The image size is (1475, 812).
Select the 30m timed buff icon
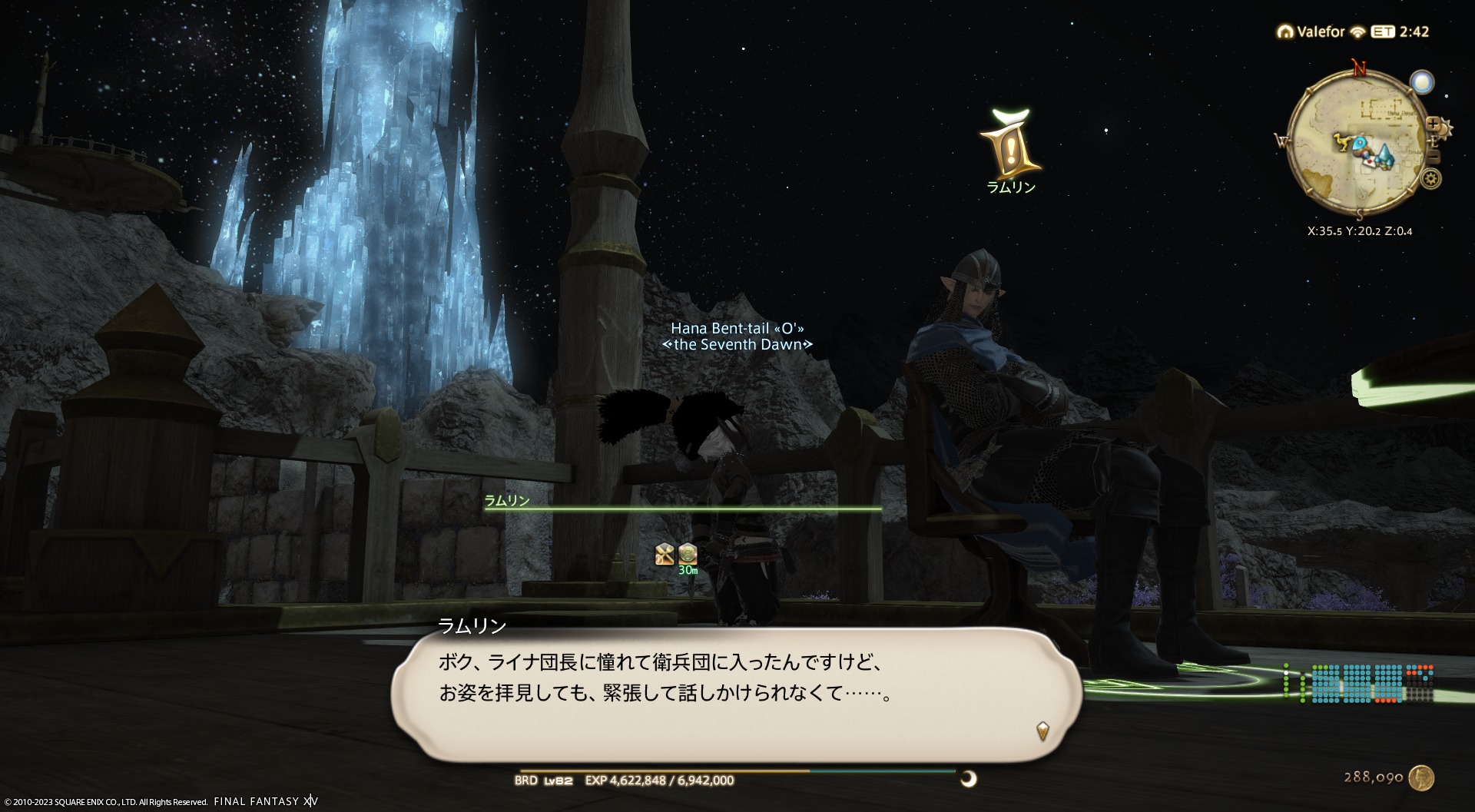pos(688,554)
